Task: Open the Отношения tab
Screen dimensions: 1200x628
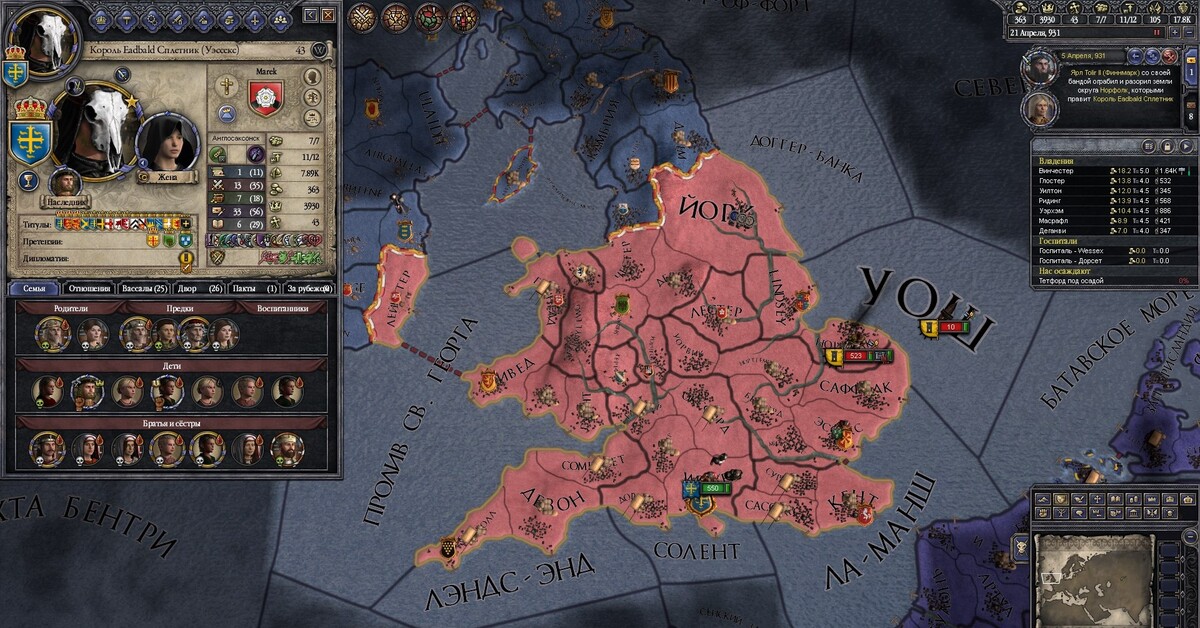Action: click(x=88, y=288)
